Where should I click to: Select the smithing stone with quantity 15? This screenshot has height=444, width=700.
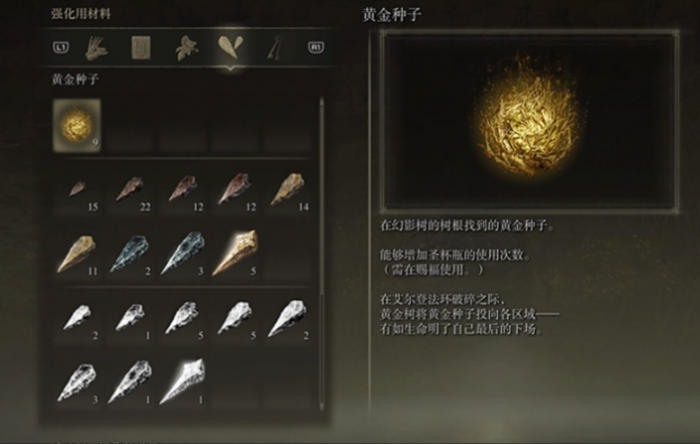[77, 190]
